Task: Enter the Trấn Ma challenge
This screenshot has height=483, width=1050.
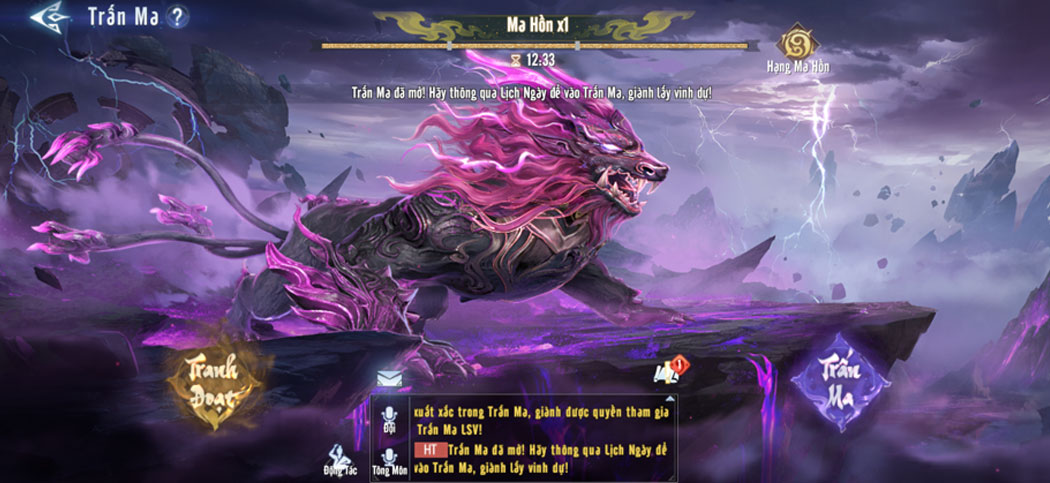Action: point(840,382)
